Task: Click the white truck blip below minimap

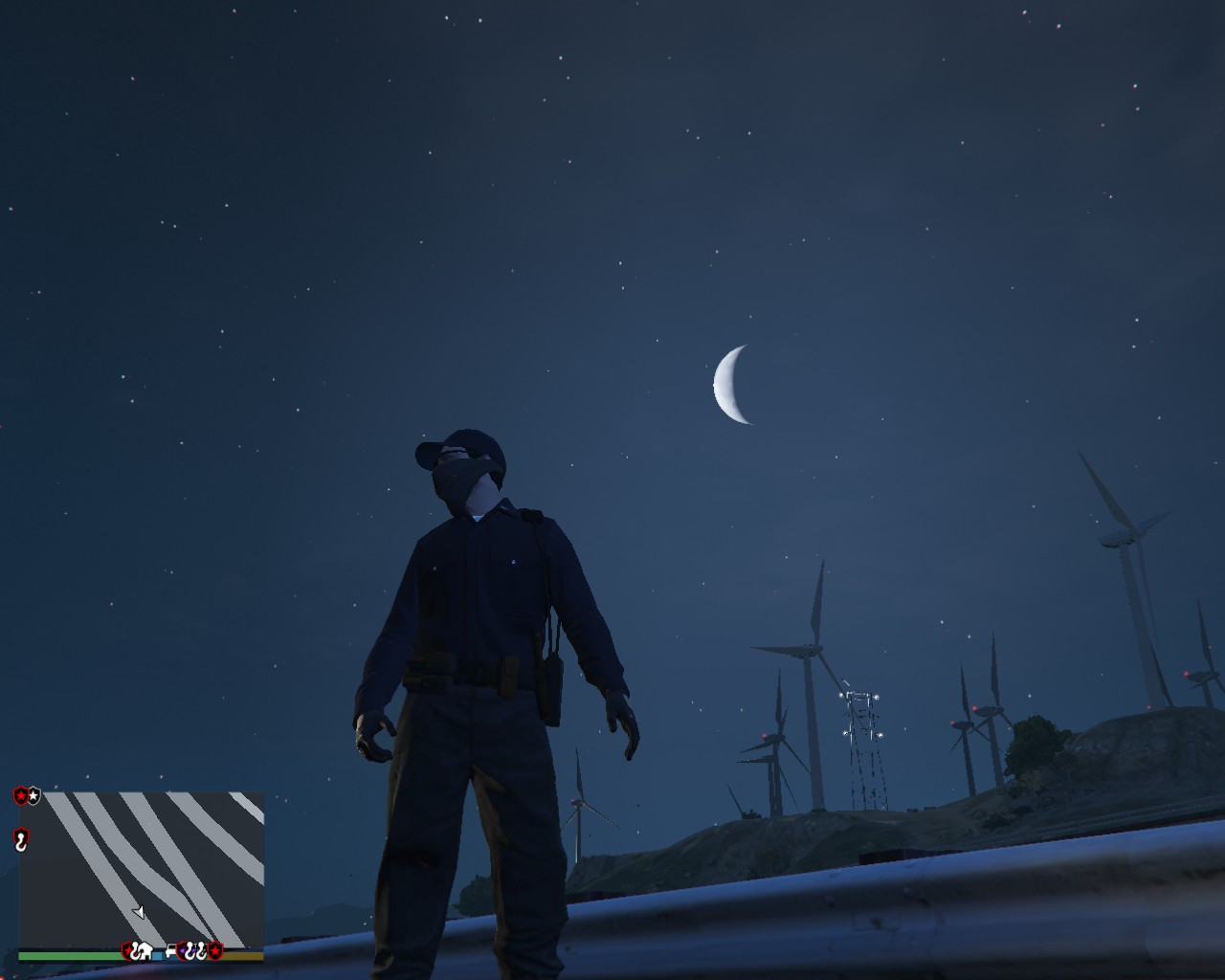Action: [172, 951]
